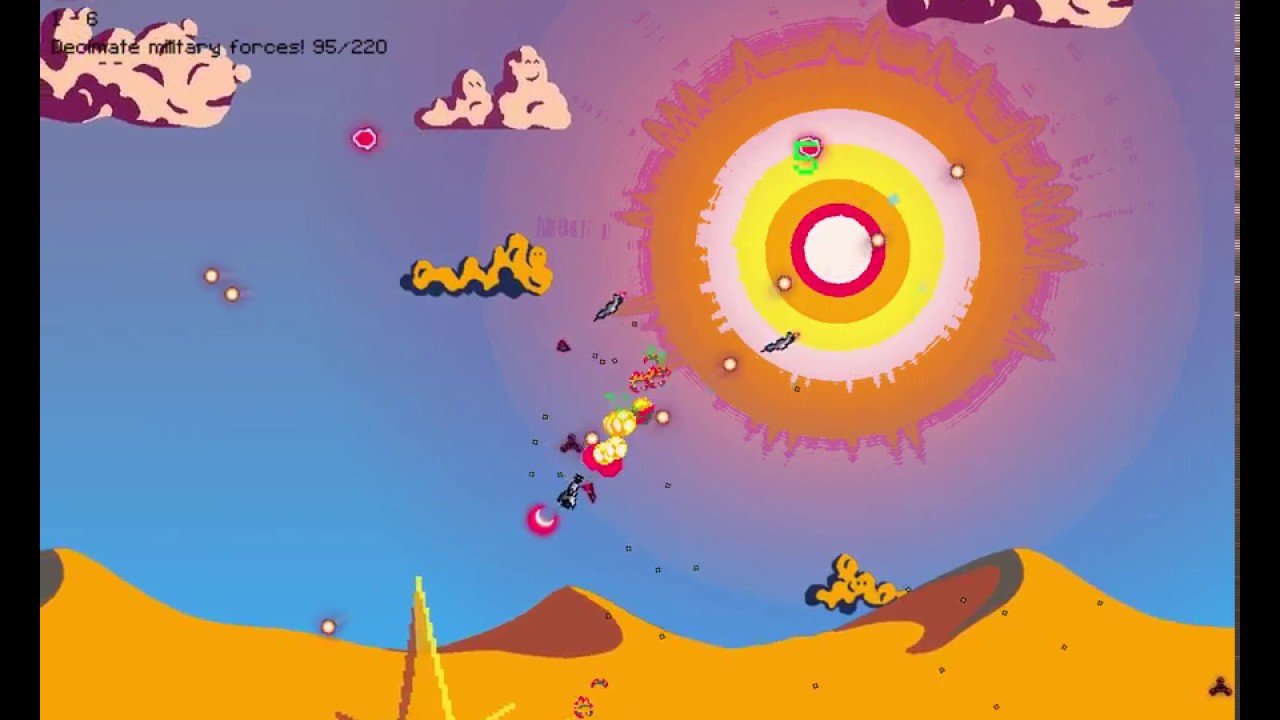The height and width of the screenshot is (720, 1280).
Task: Click the red ring around the sun's core
Action: click(x=838, y=207)
